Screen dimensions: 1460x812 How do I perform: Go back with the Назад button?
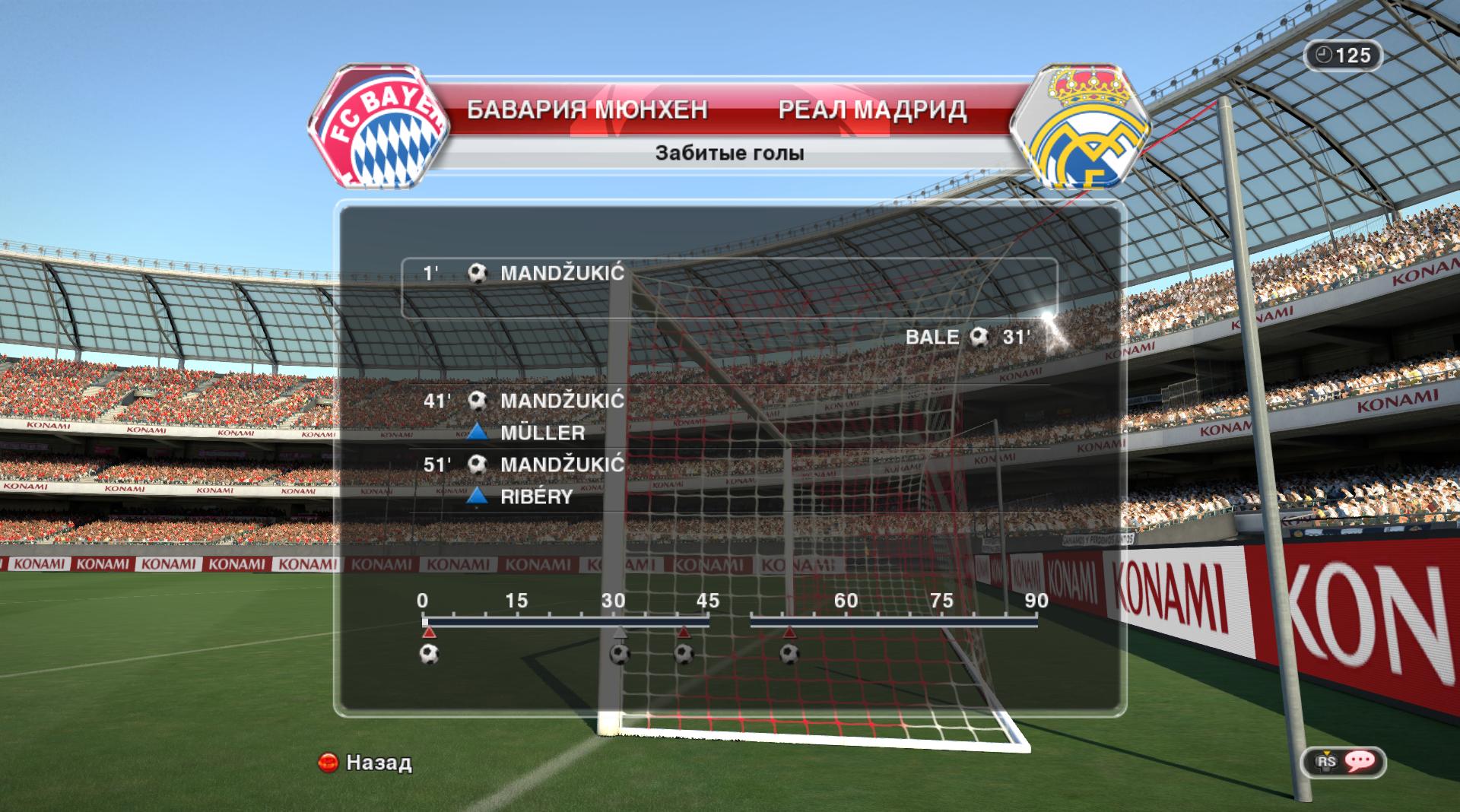coord(365,763)
